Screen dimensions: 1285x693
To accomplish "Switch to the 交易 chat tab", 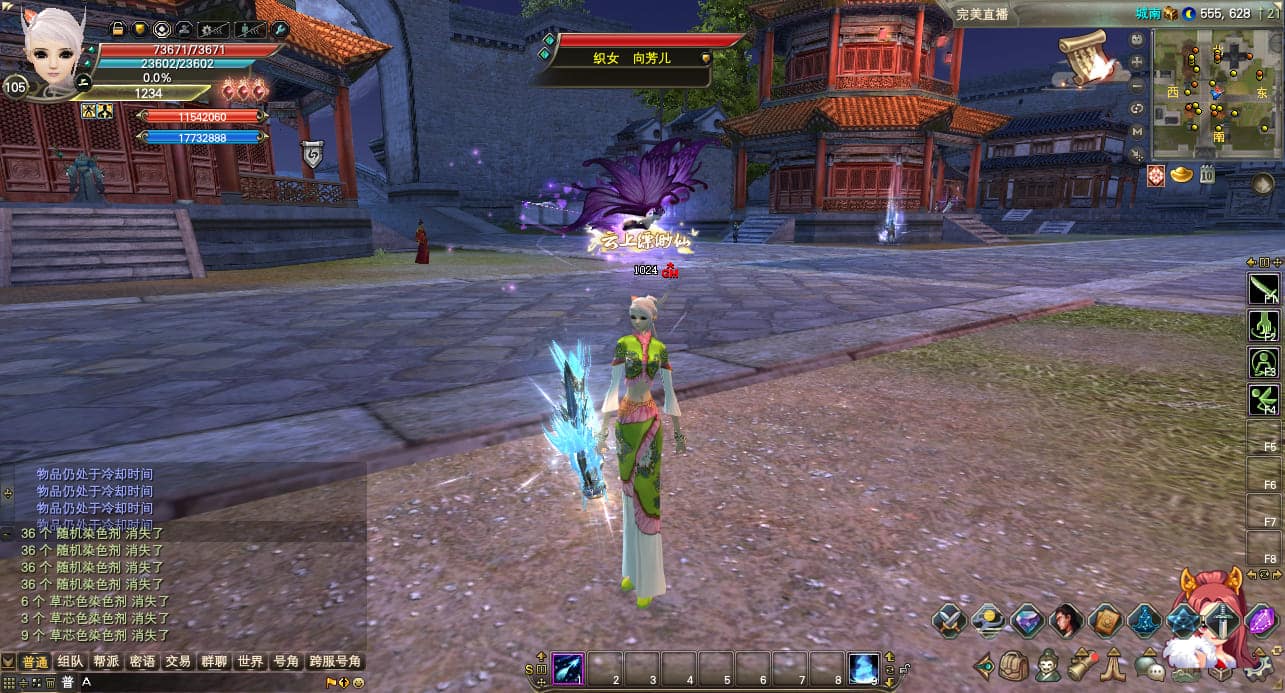I will coord(178,662).
